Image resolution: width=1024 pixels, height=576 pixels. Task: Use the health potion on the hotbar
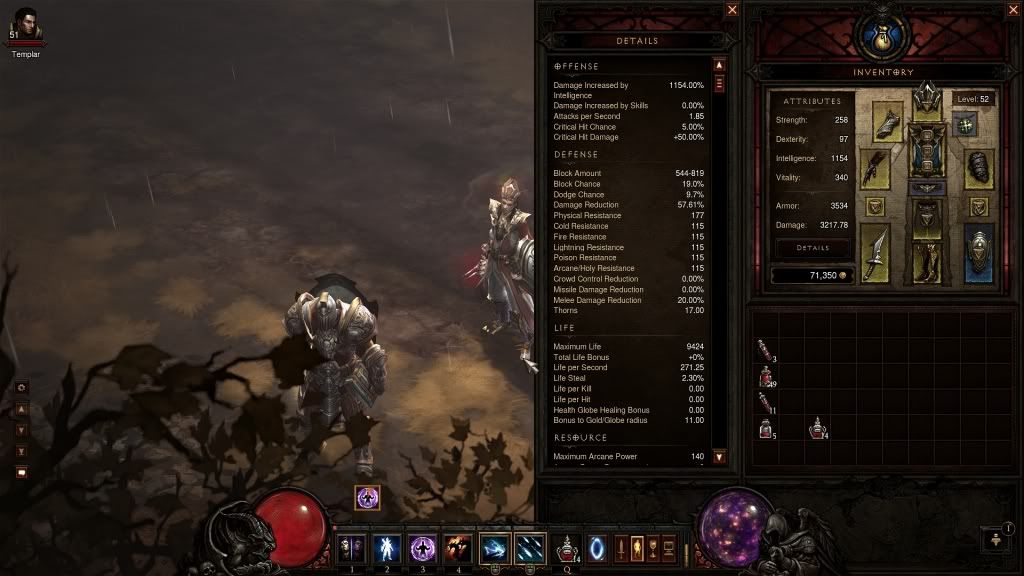567,548
